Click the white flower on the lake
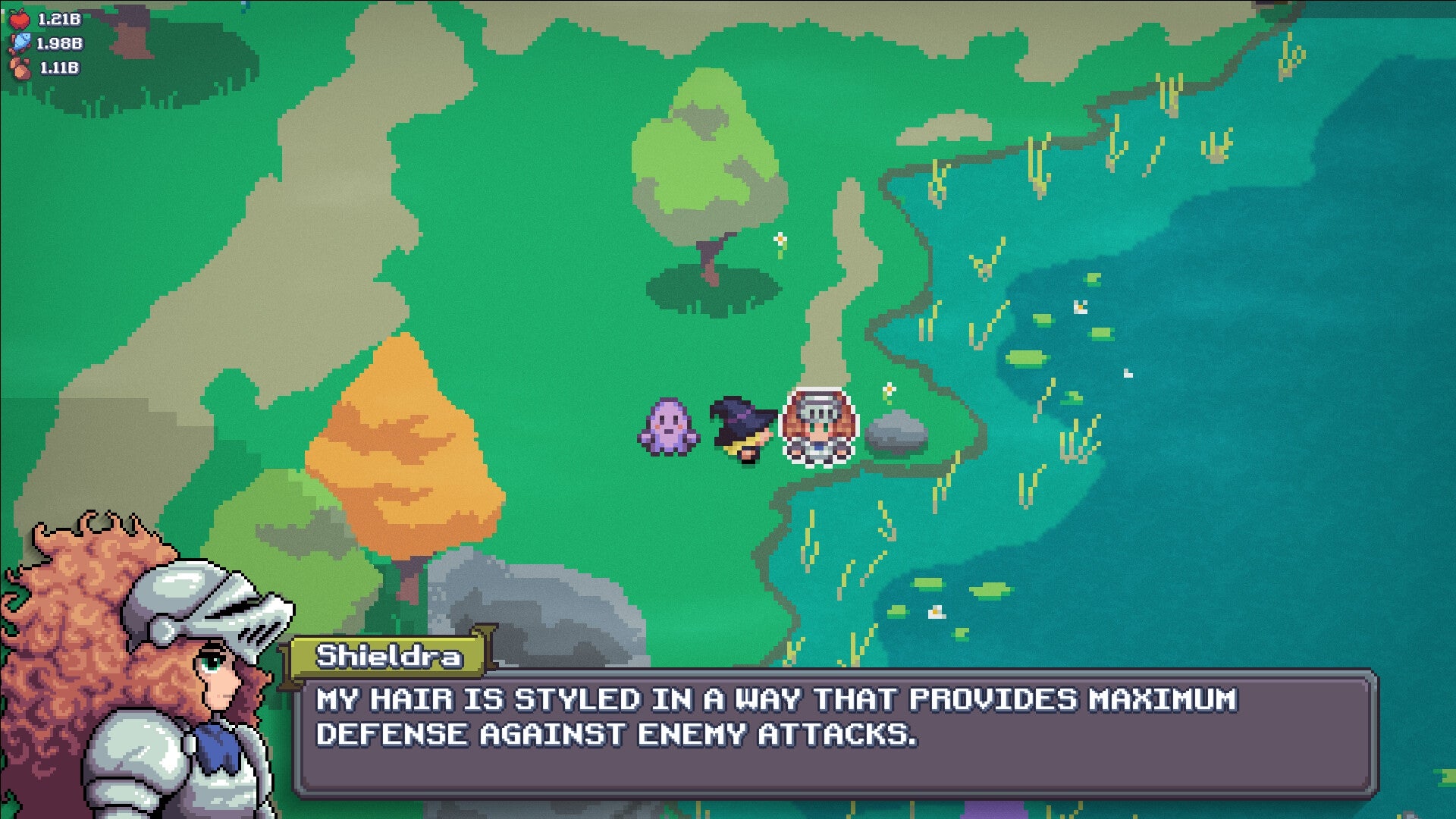The image size is (1456, 819). pyautogui.click(x=1081, y=307)
